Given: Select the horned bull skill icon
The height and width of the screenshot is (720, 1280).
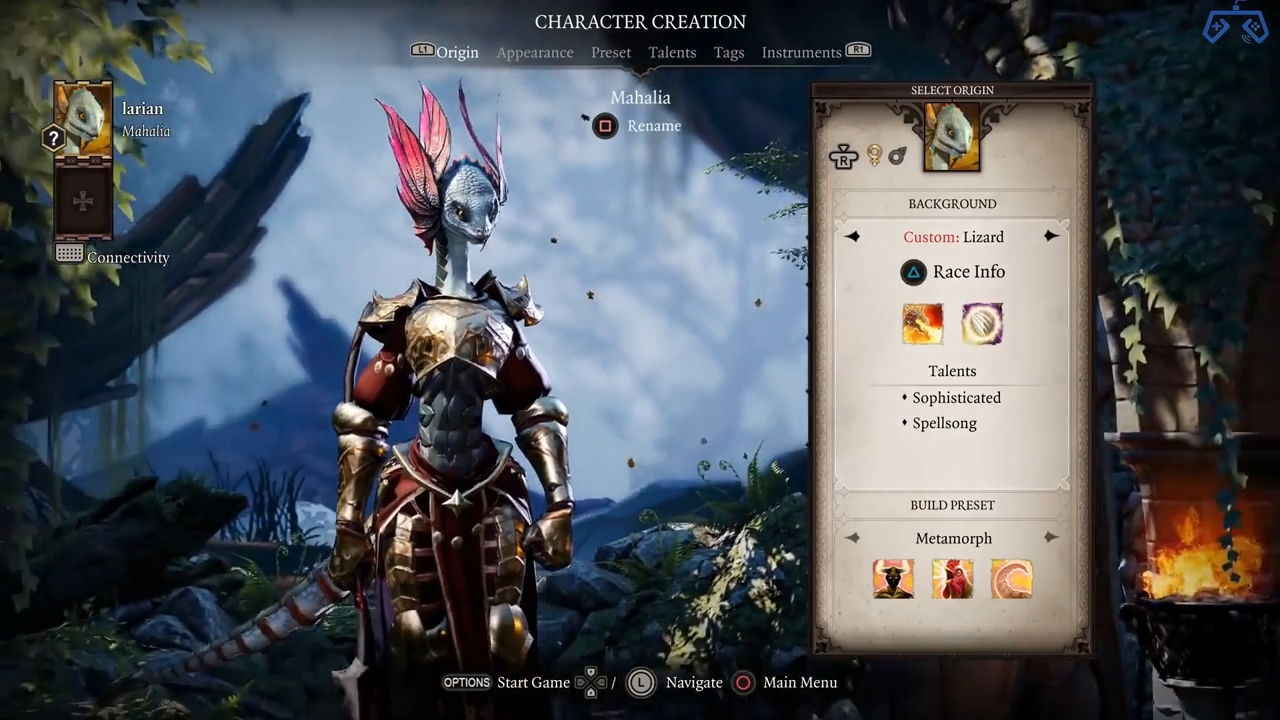Looking at the screenshot, I should click(x=893, y=579).
